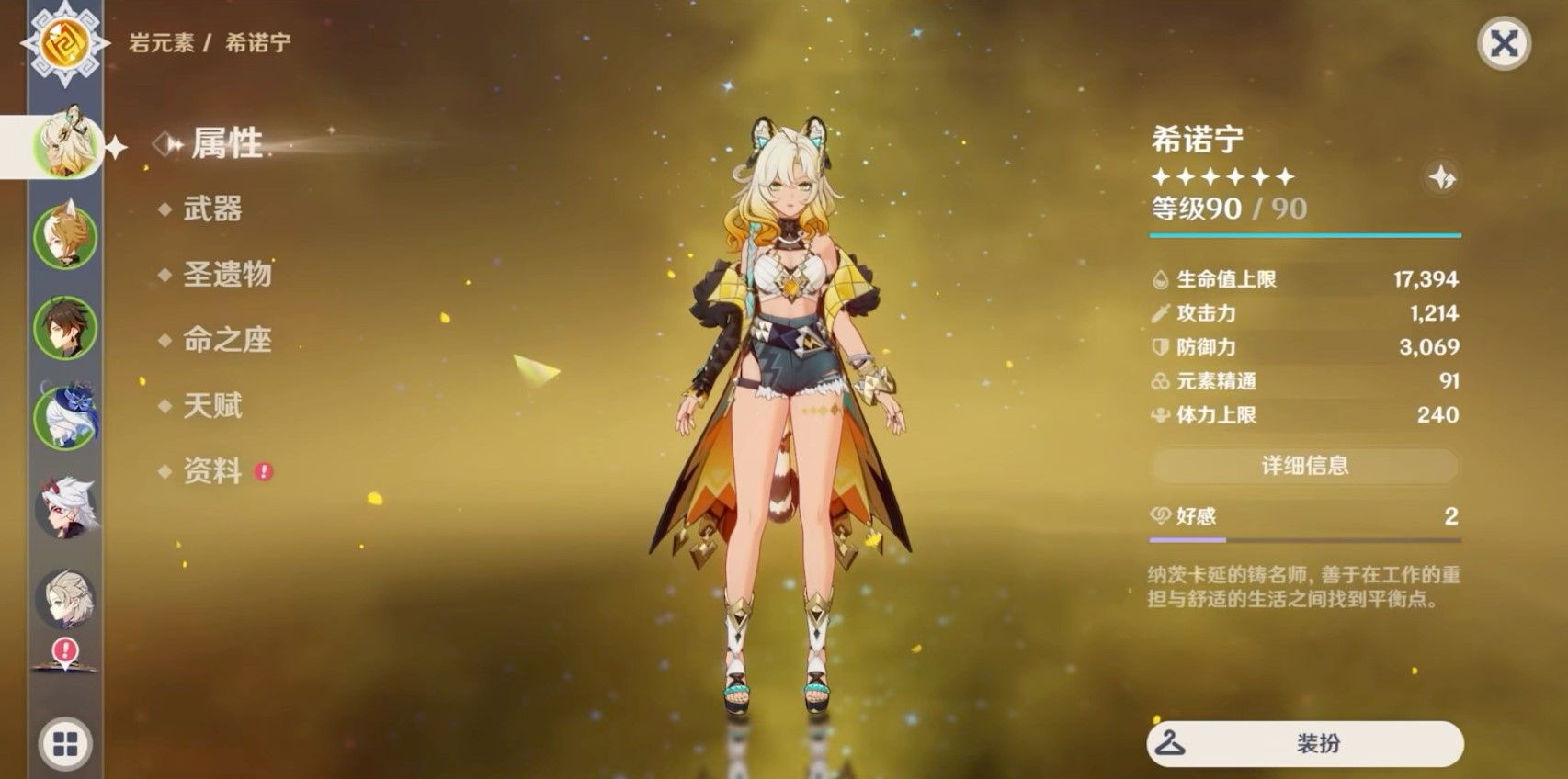Open the 属性 attributes tab
This screenshot has width=1568, height=779.
point(226,143)
